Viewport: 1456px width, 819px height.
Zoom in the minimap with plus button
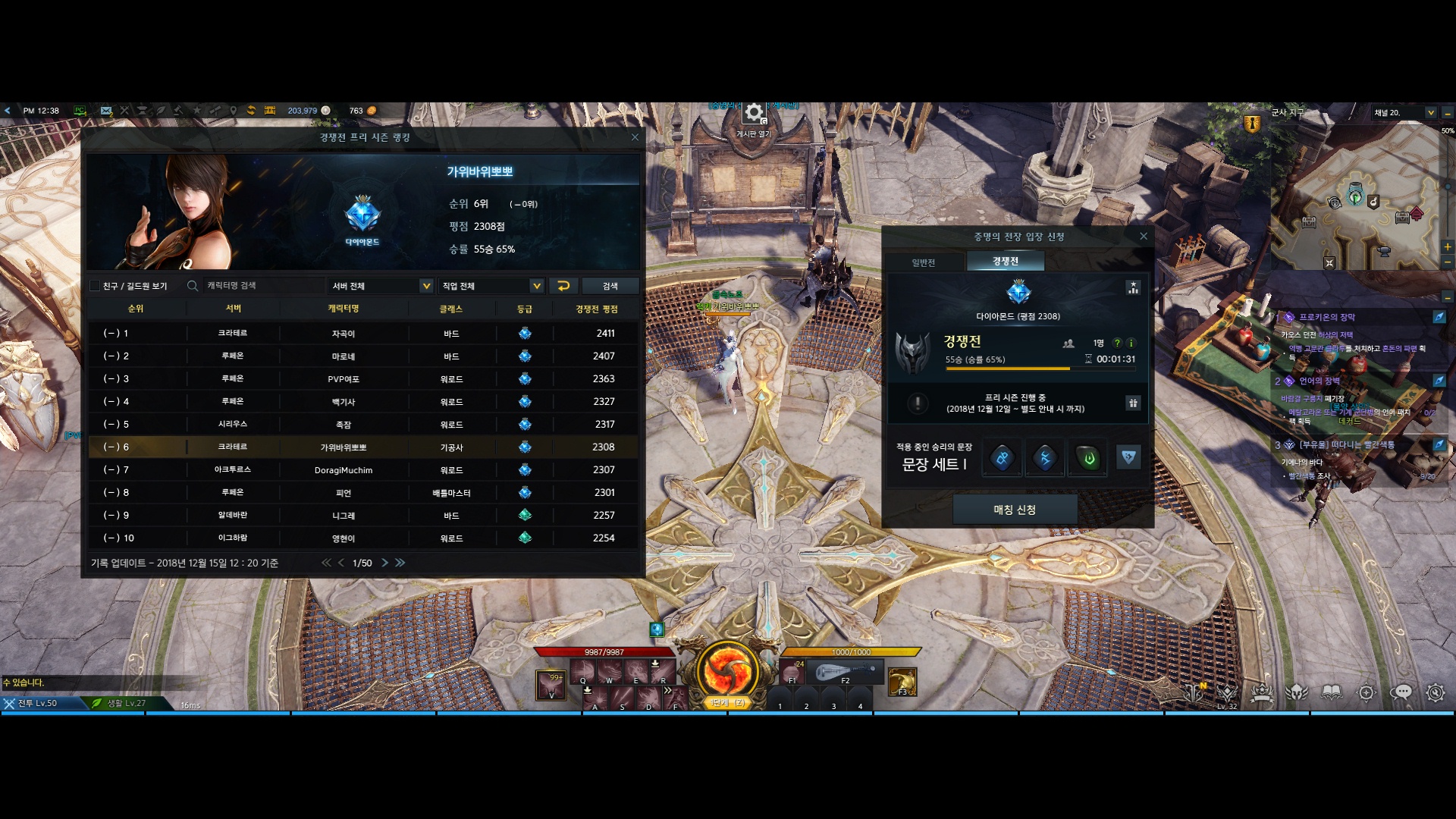(x=1448, y=246)
